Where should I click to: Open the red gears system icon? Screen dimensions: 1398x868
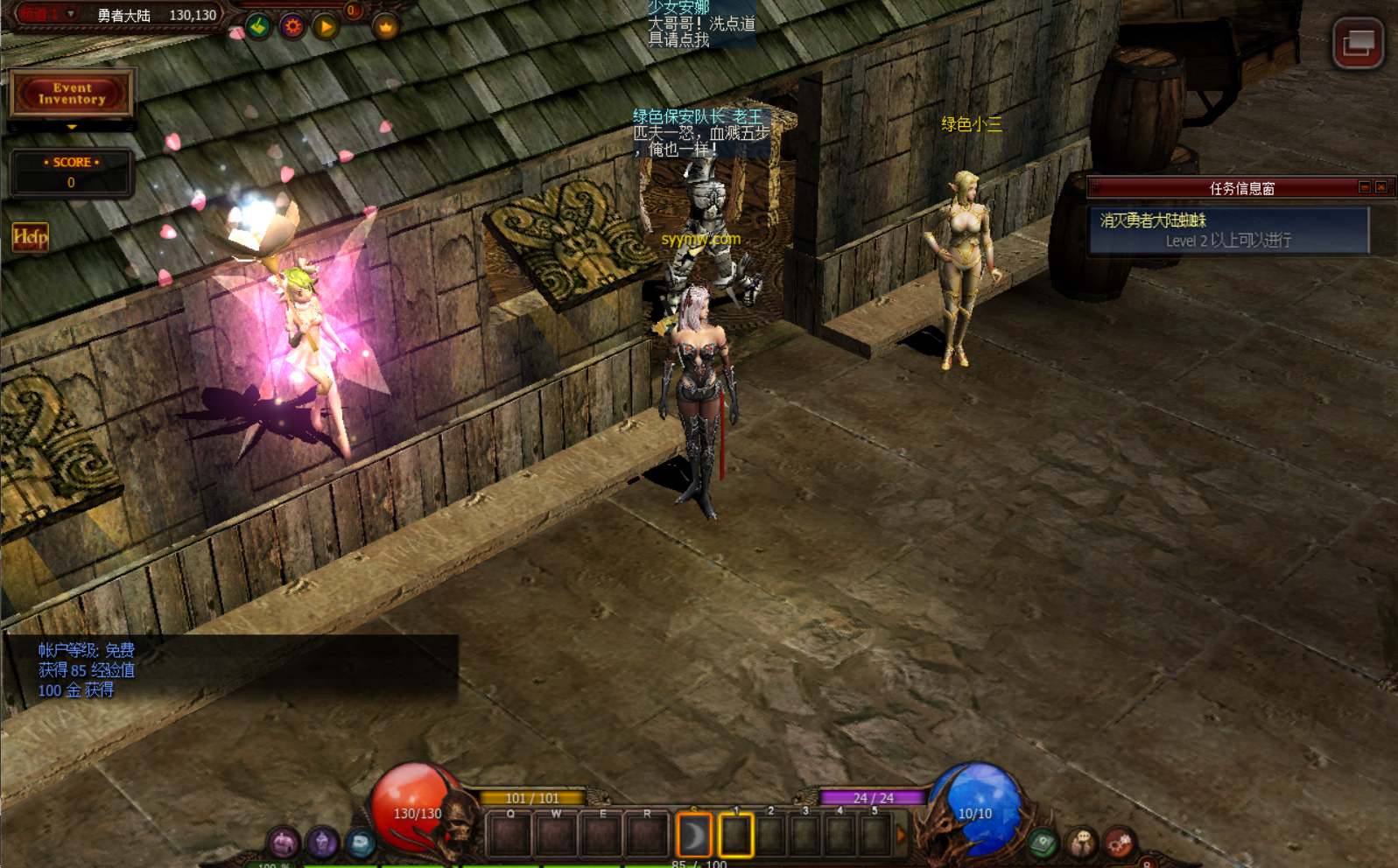1120,843
